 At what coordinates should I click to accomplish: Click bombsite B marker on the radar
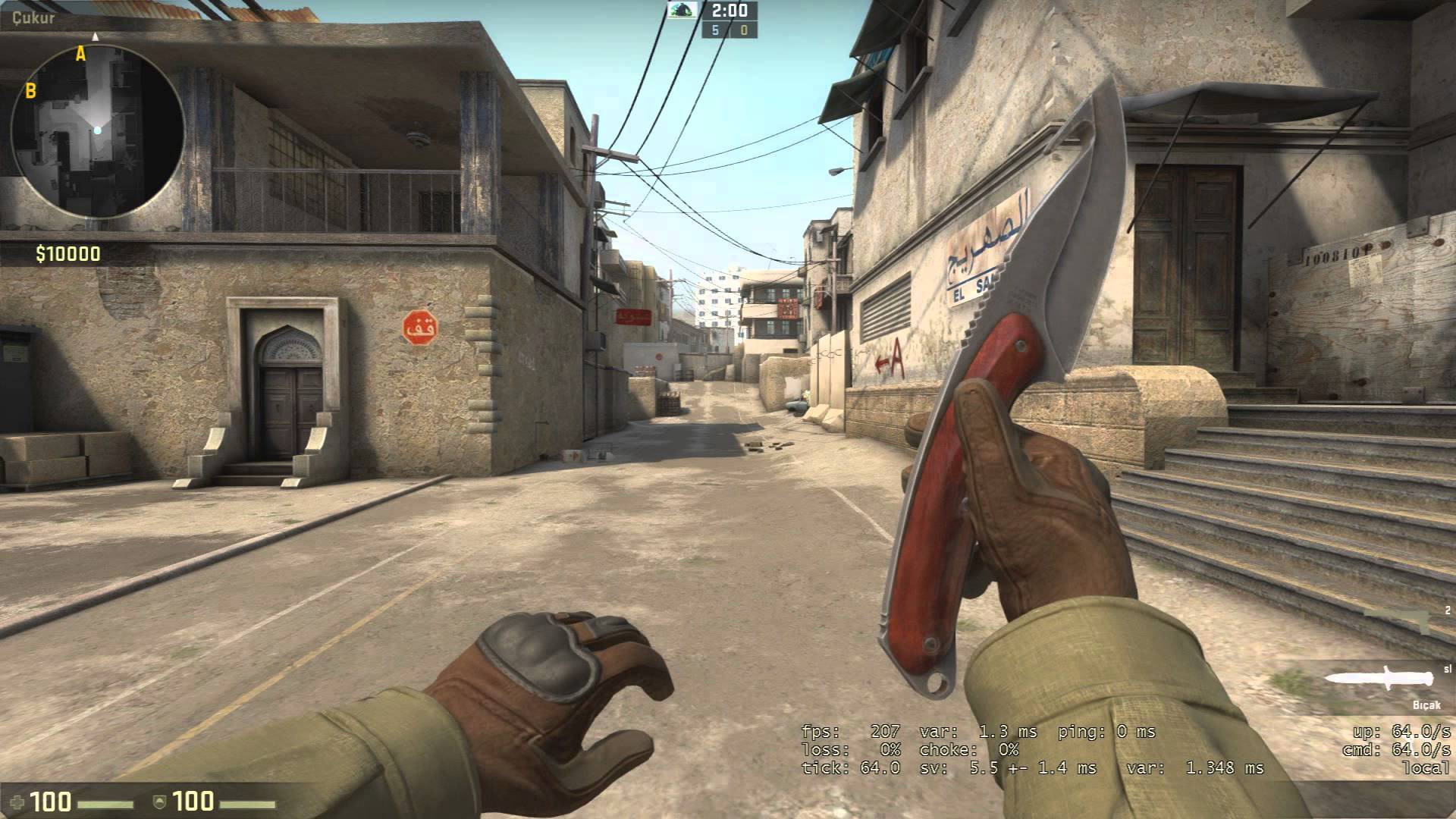tap(31, 92)
